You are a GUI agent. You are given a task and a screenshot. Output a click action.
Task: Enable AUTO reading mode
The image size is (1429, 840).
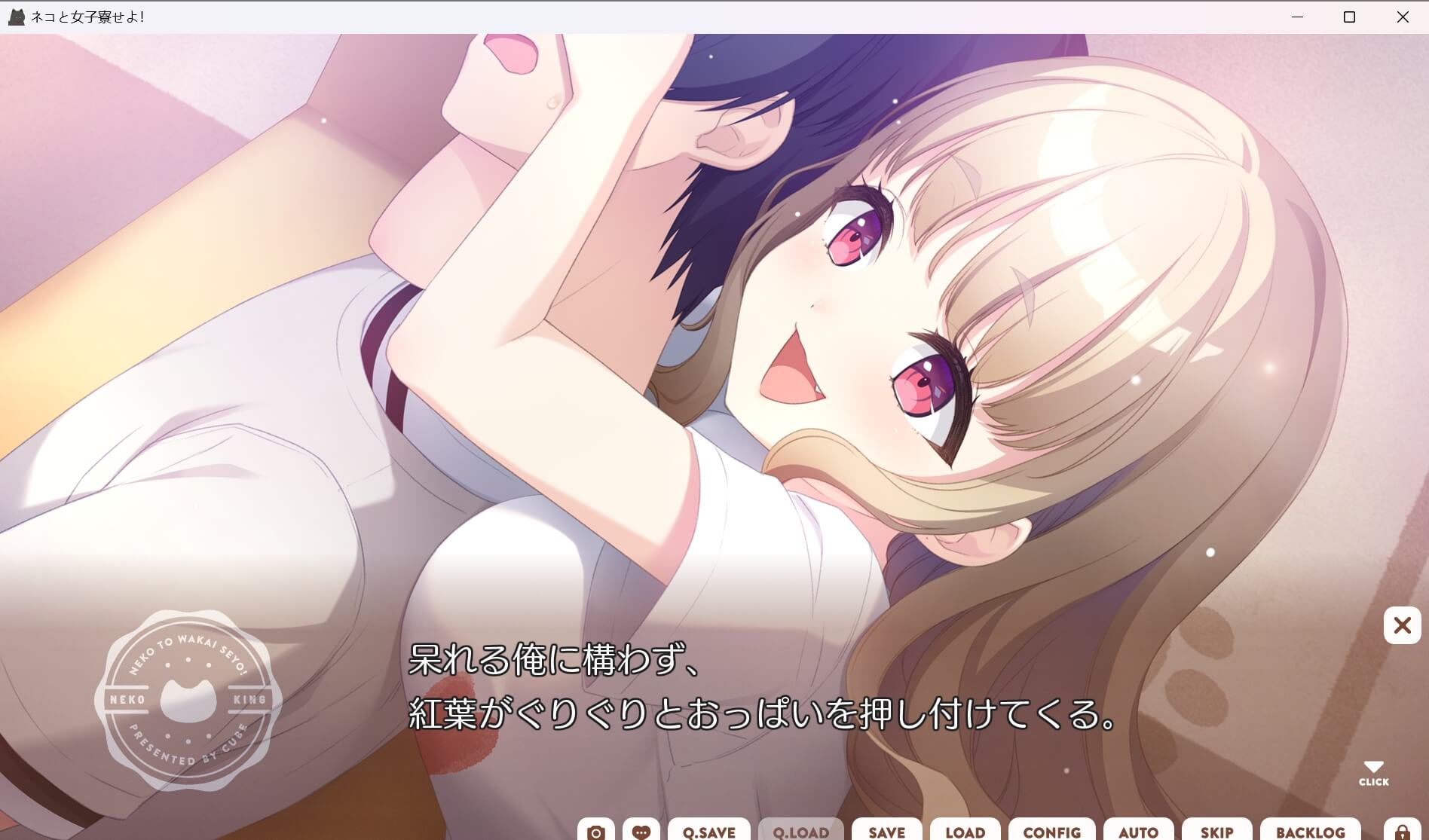coord(1137,832)
